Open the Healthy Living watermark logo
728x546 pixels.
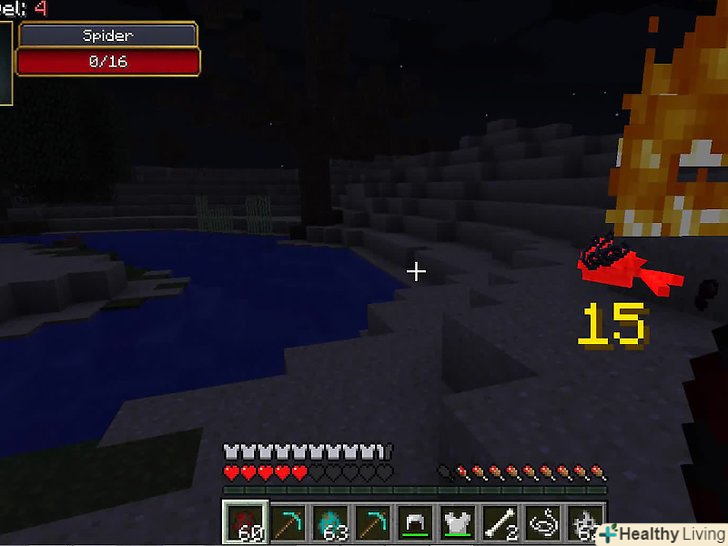tap(660, 533)
